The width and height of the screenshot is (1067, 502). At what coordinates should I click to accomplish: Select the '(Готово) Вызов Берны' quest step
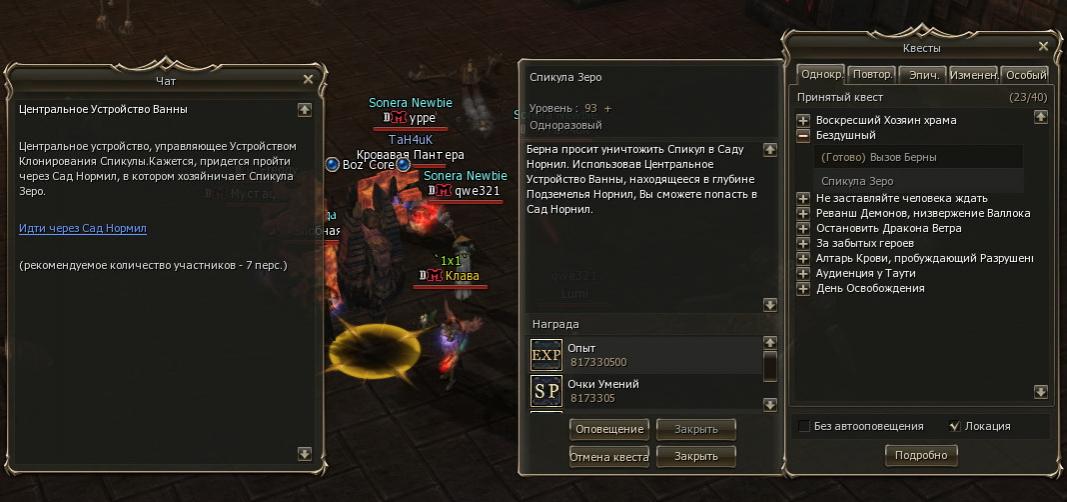(x=878, y=157)
